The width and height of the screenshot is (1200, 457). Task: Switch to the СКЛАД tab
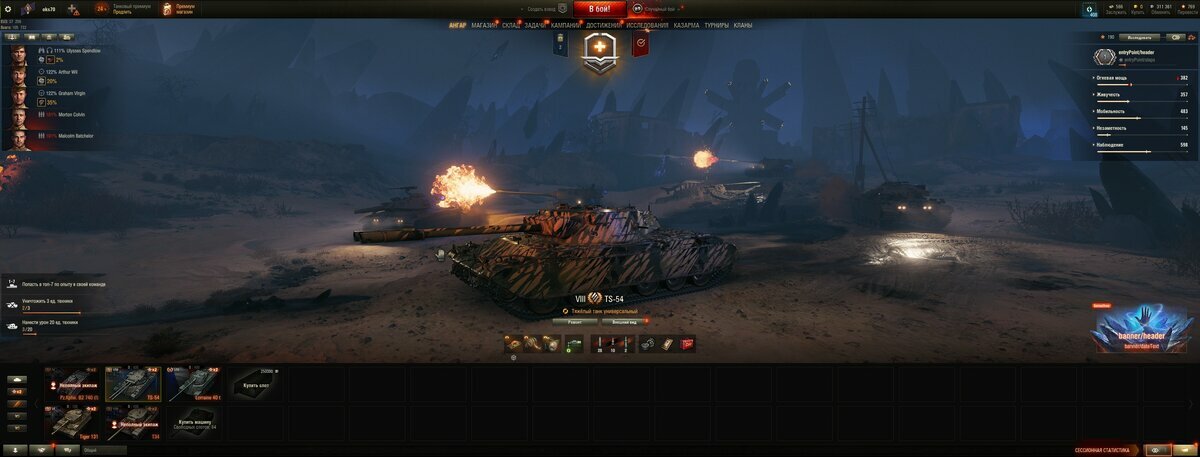(x=510, y=25)
